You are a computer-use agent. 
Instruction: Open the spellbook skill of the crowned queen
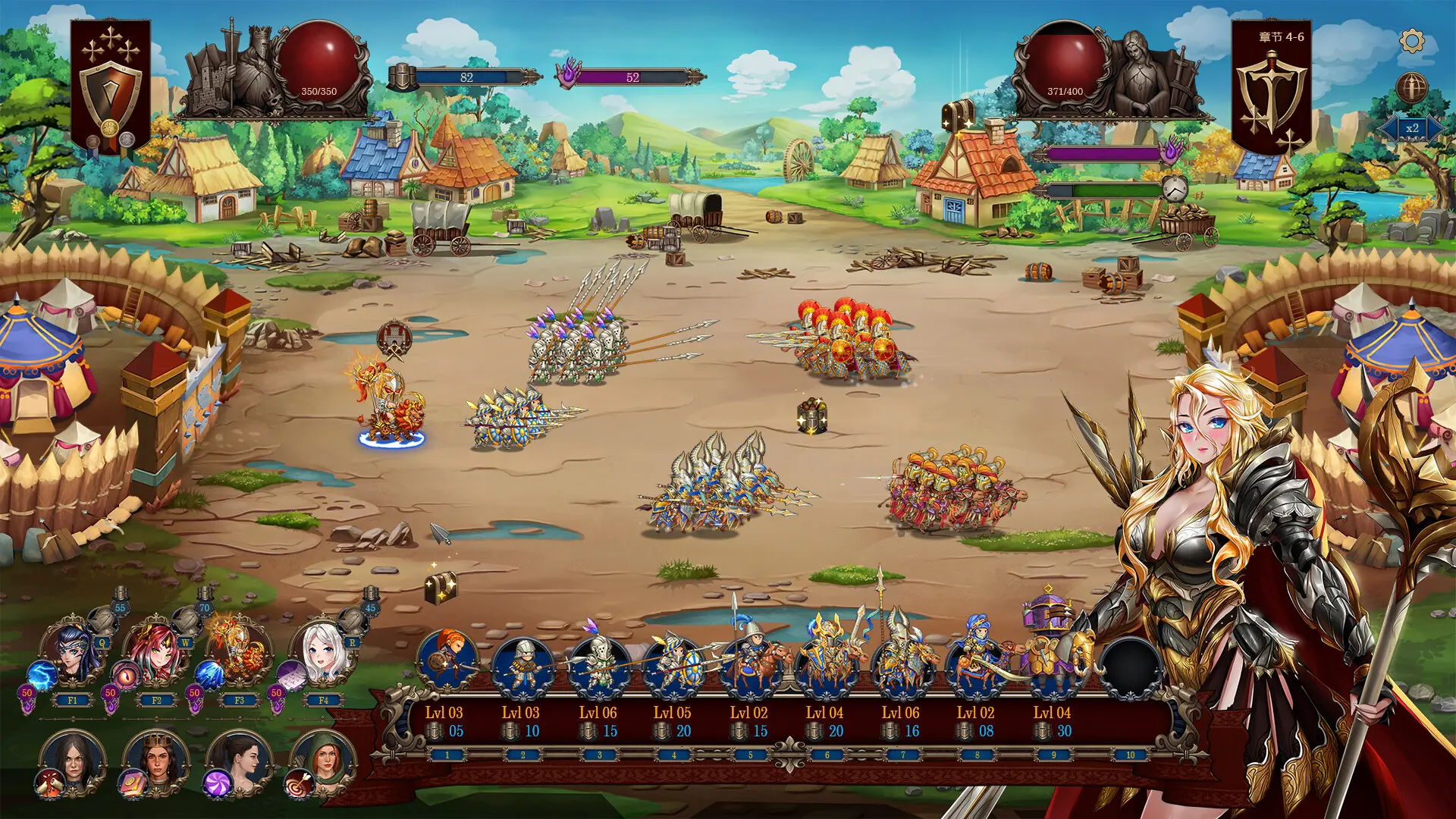[133, 785]
